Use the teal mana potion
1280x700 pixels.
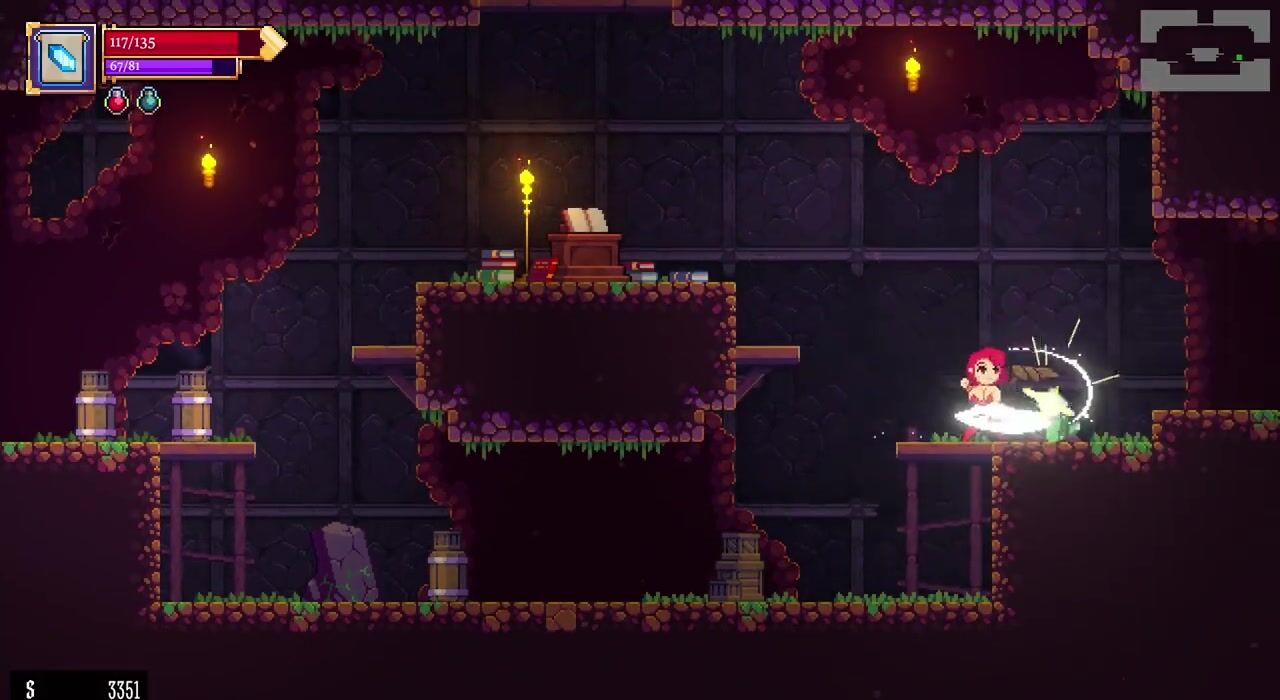tap(148, 101)
